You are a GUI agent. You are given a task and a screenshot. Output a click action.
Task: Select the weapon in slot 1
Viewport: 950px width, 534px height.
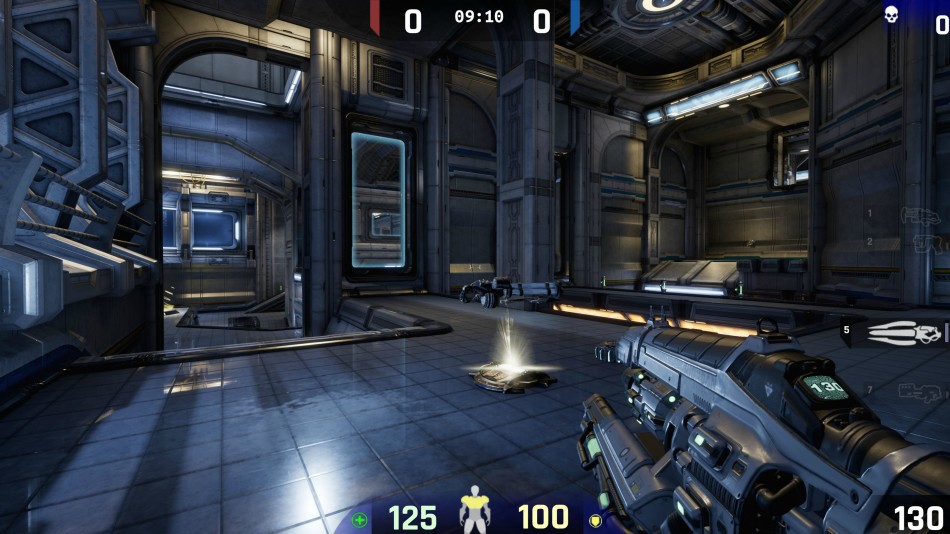pos(918,215)
